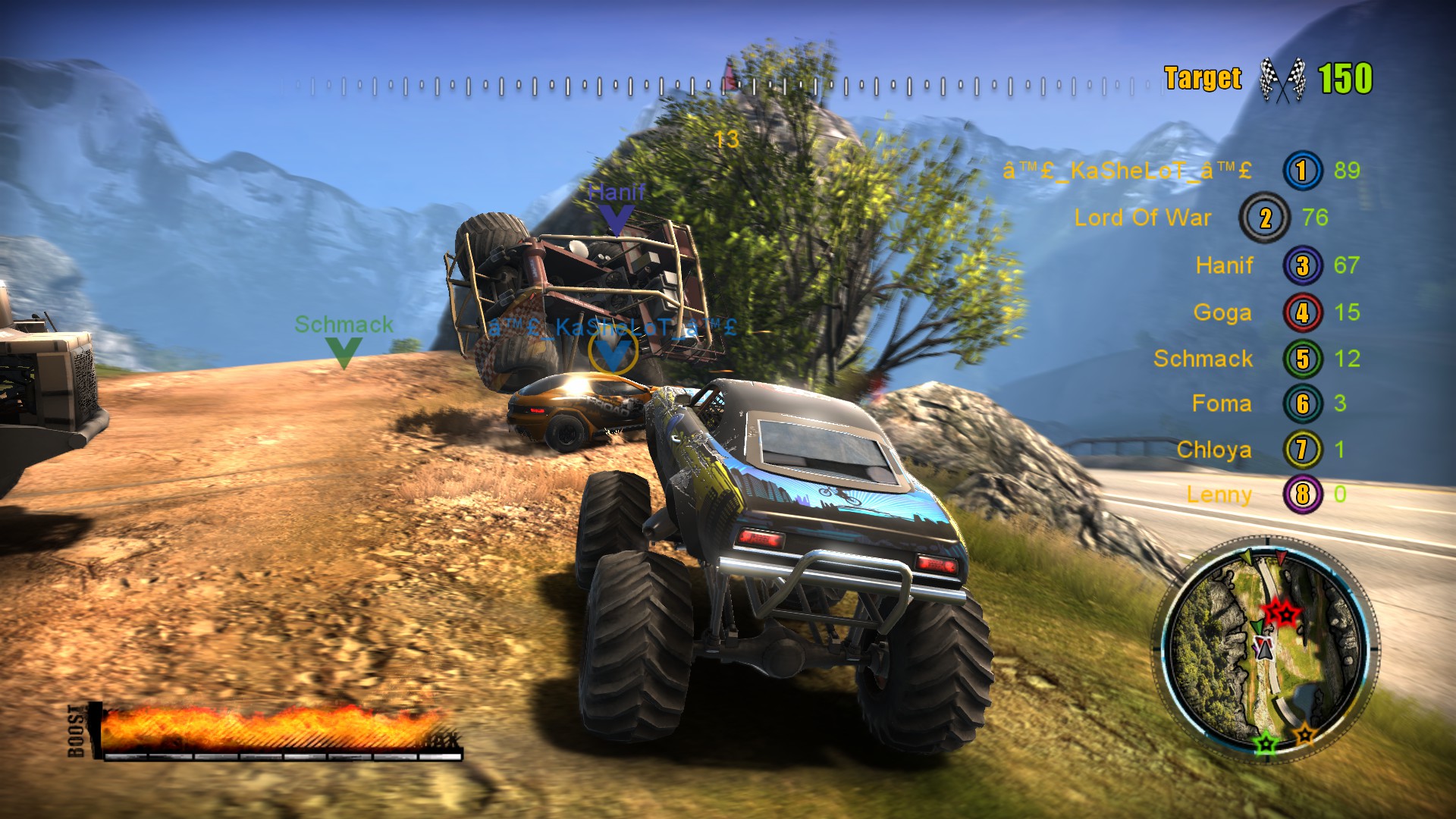Click the Lord Of War player name
Image resolution: width=1456 pixels, height=819 pixels.
click(1144, 218)
